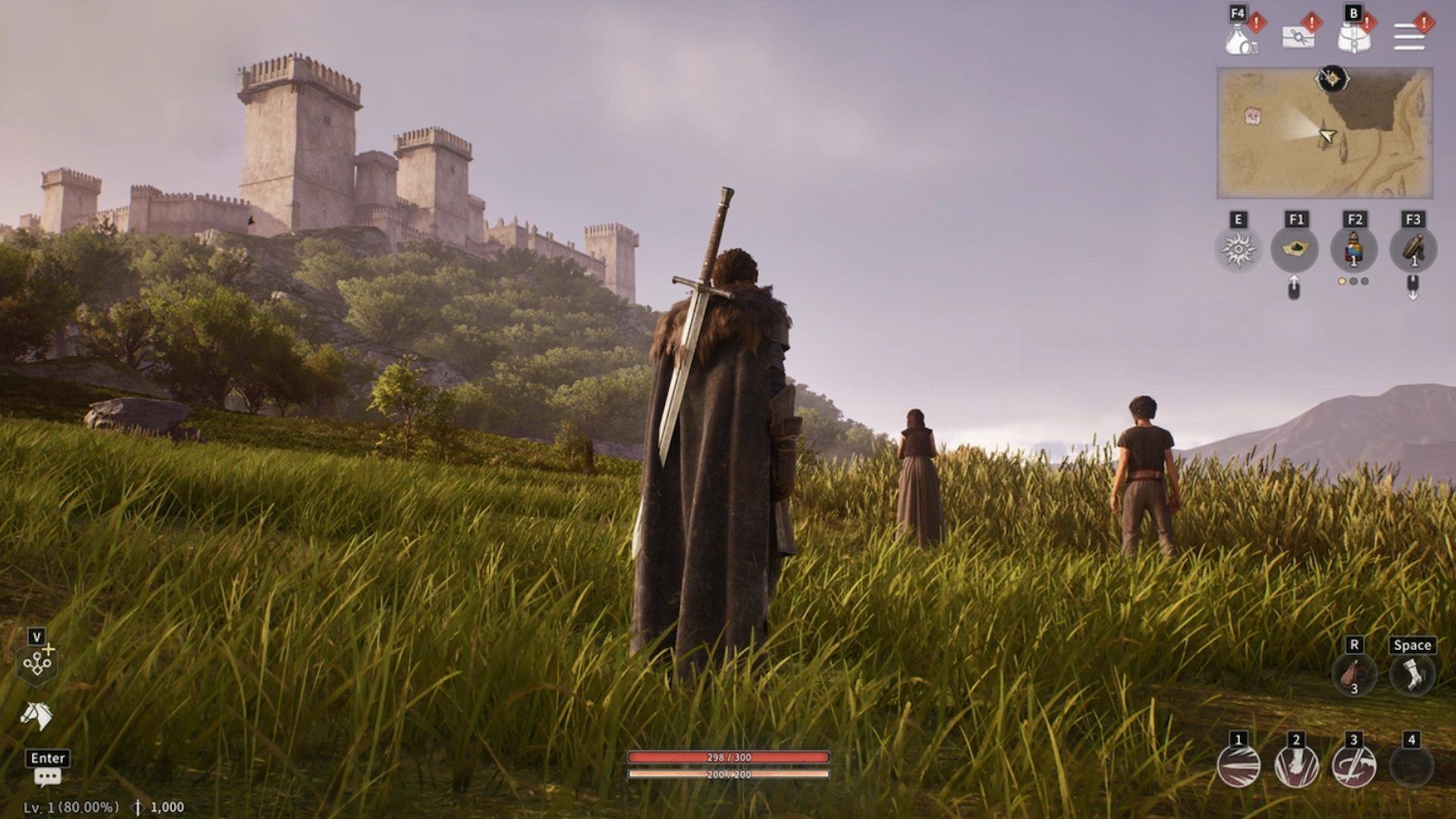Use the colored potion bottle slot
The height and width of the screenshot is (819, 1456).
coord(1354,249)
